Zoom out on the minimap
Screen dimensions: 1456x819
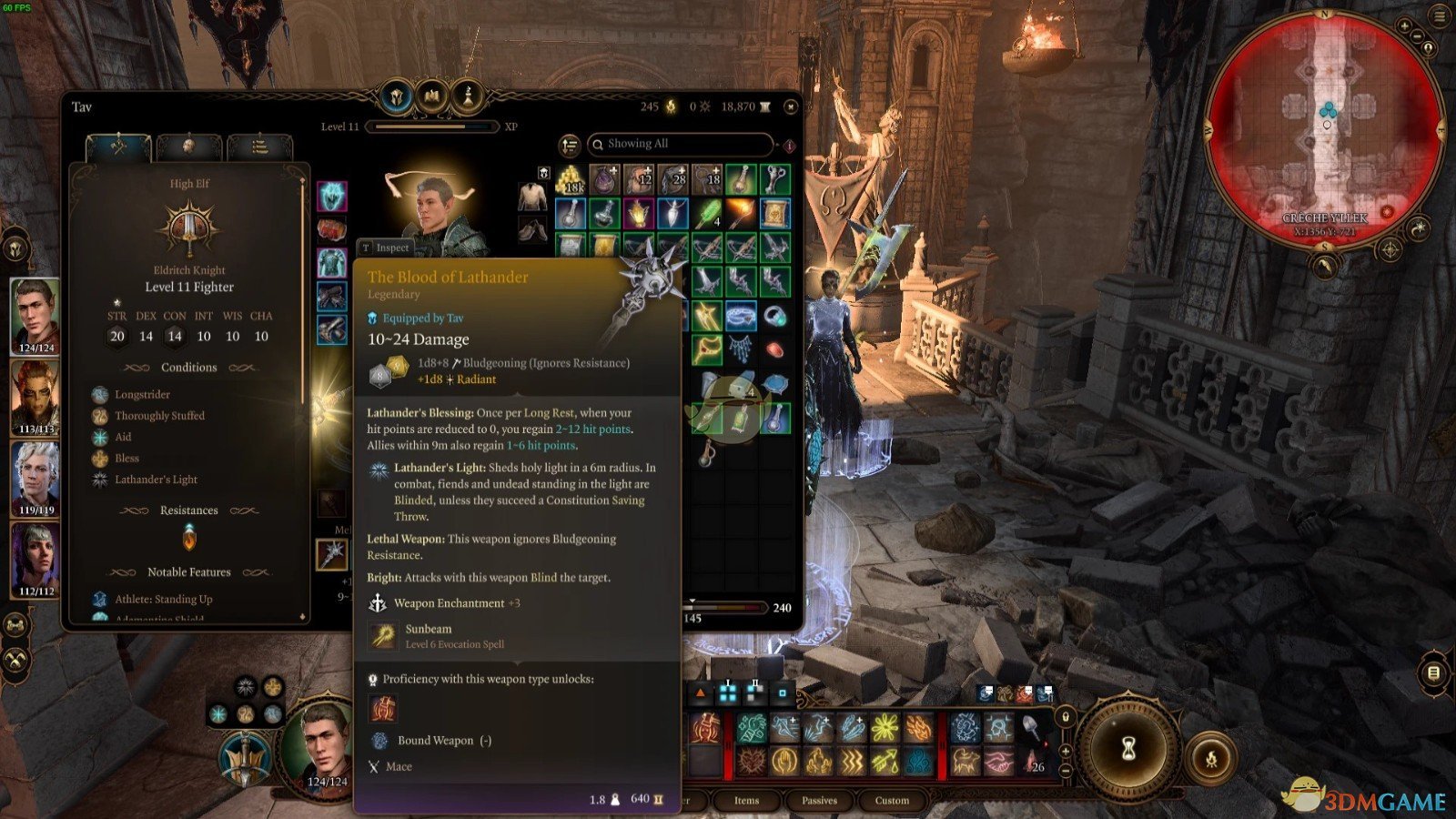(1418, 37)
